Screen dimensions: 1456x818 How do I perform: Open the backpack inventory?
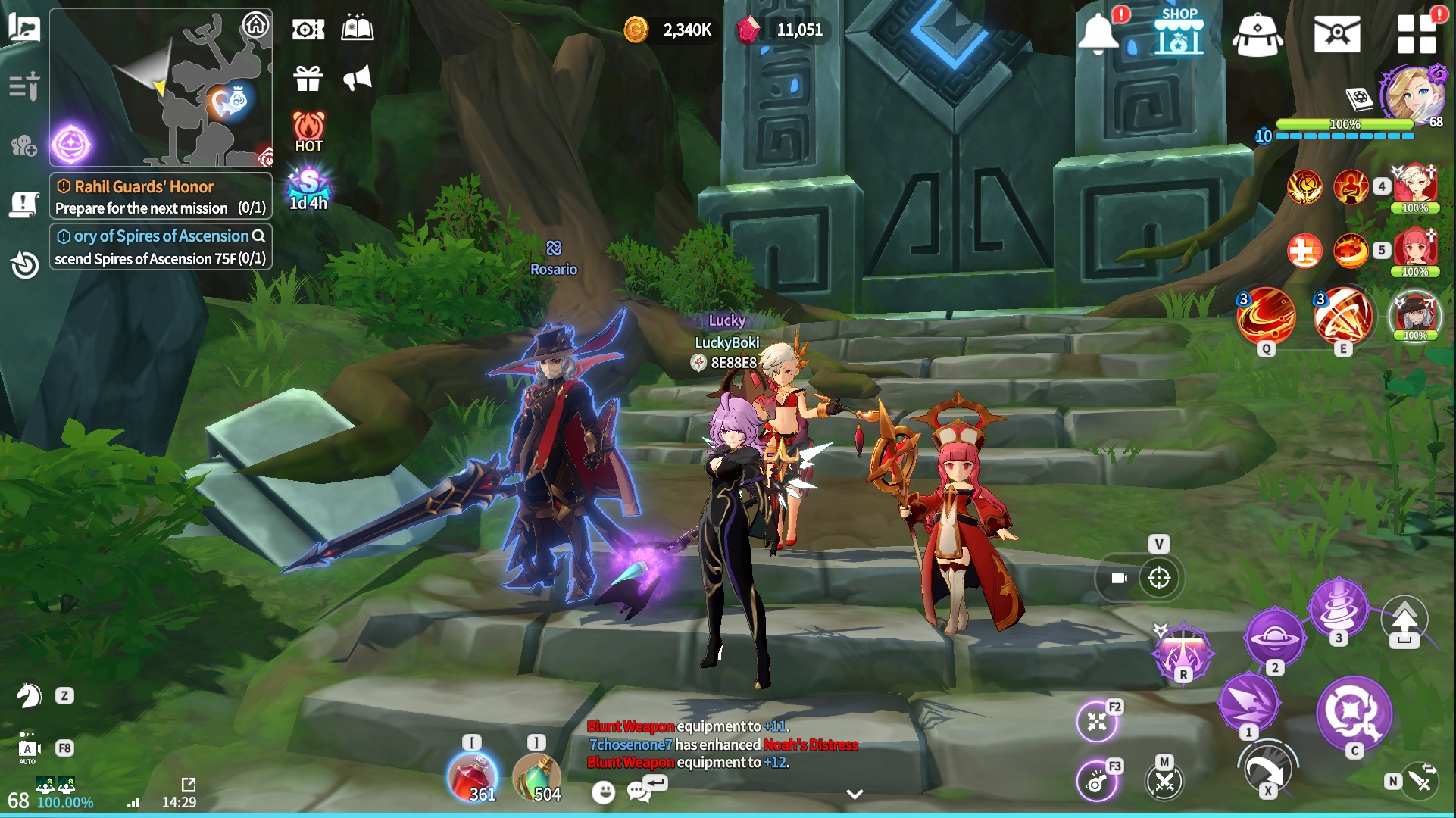(x=1258, y=34)
